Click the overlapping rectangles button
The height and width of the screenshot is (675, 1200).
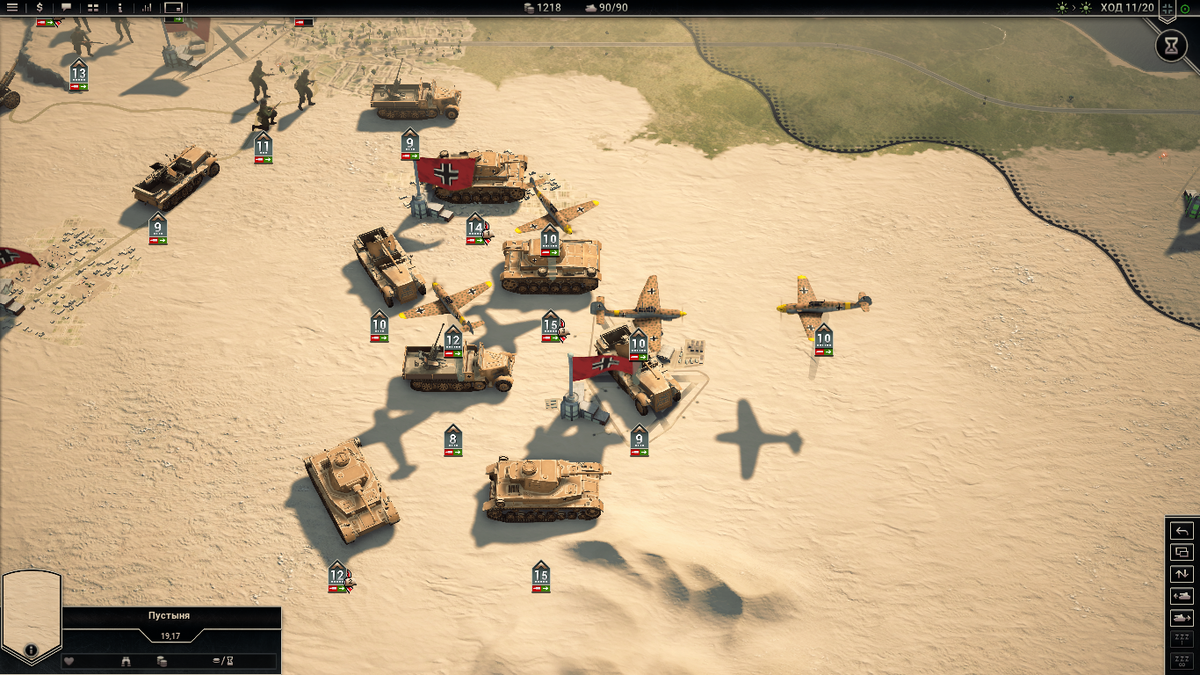[x=1182, y=552]
